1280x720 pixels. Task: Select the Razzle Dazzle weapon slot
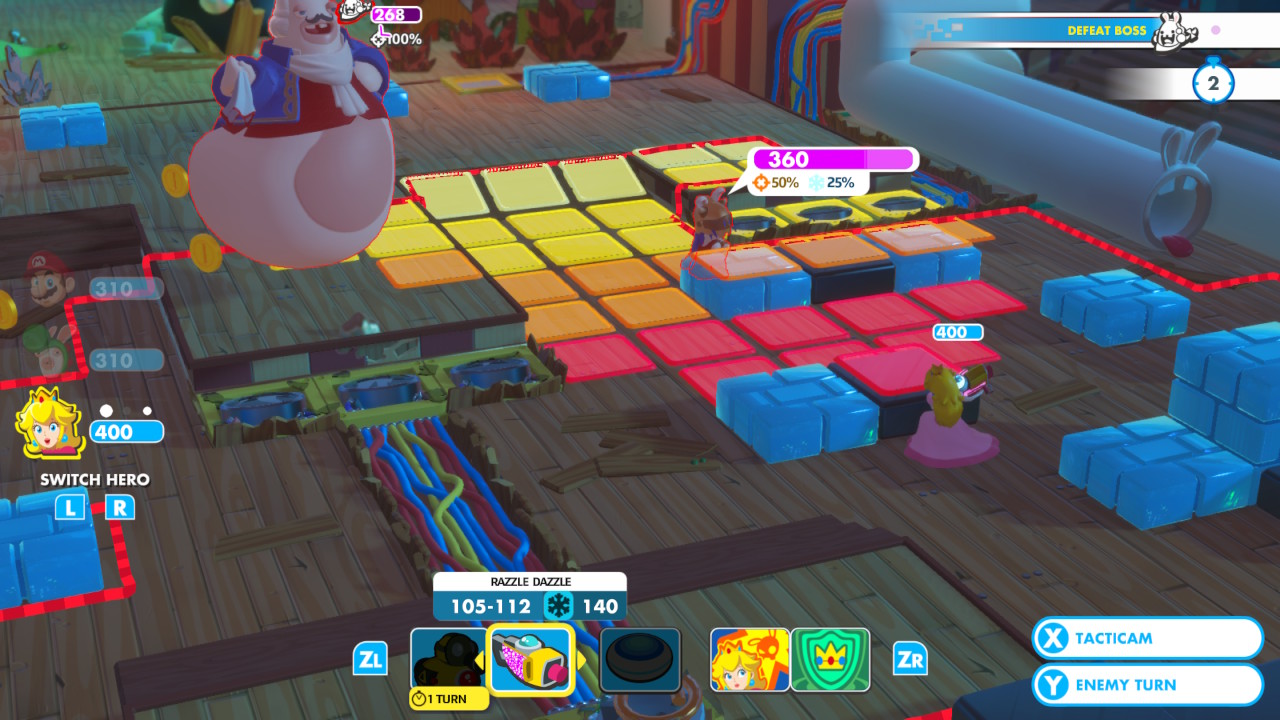pos(530,658)
